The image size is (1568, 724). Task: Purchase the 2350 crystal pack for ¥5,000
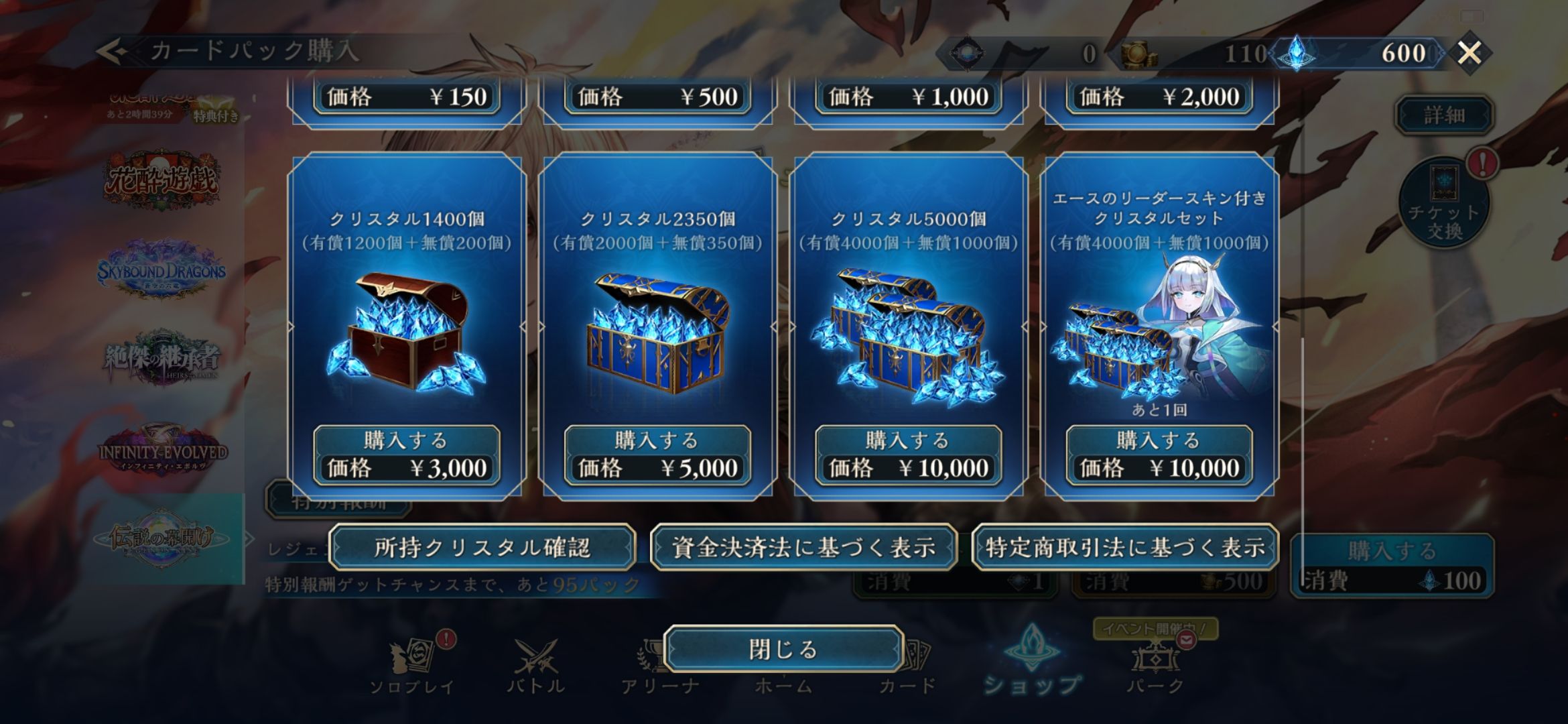click(657, 455)
